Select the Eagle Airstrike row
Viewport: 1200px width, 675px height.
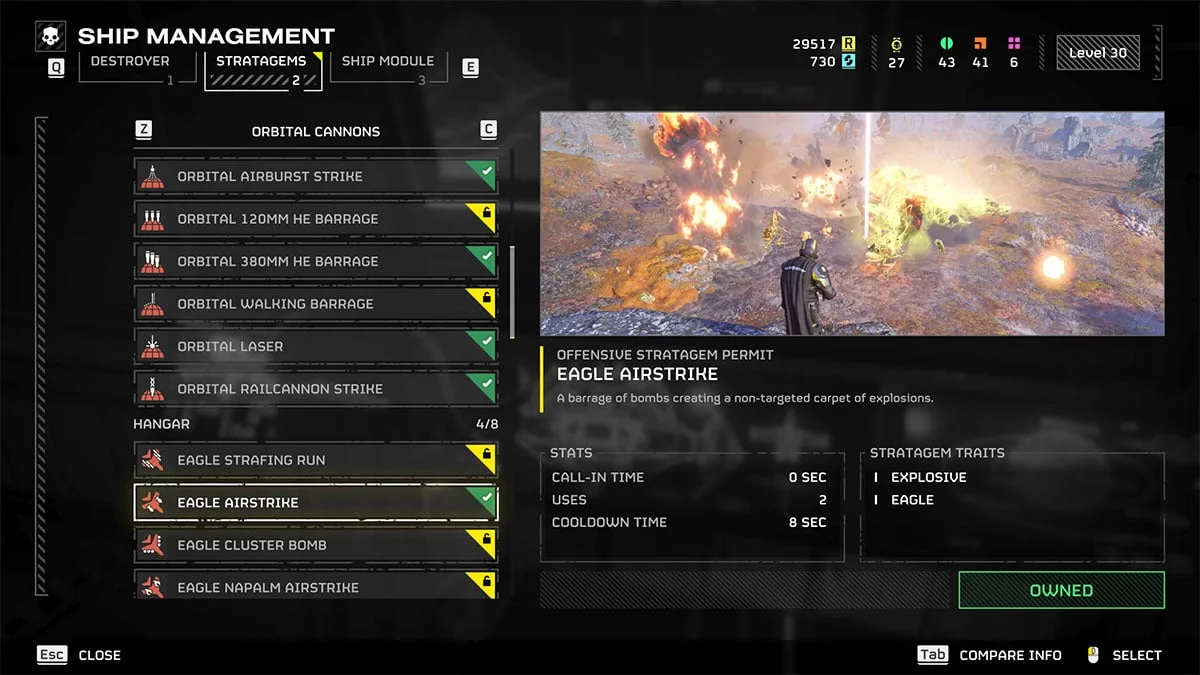point(315,503)
